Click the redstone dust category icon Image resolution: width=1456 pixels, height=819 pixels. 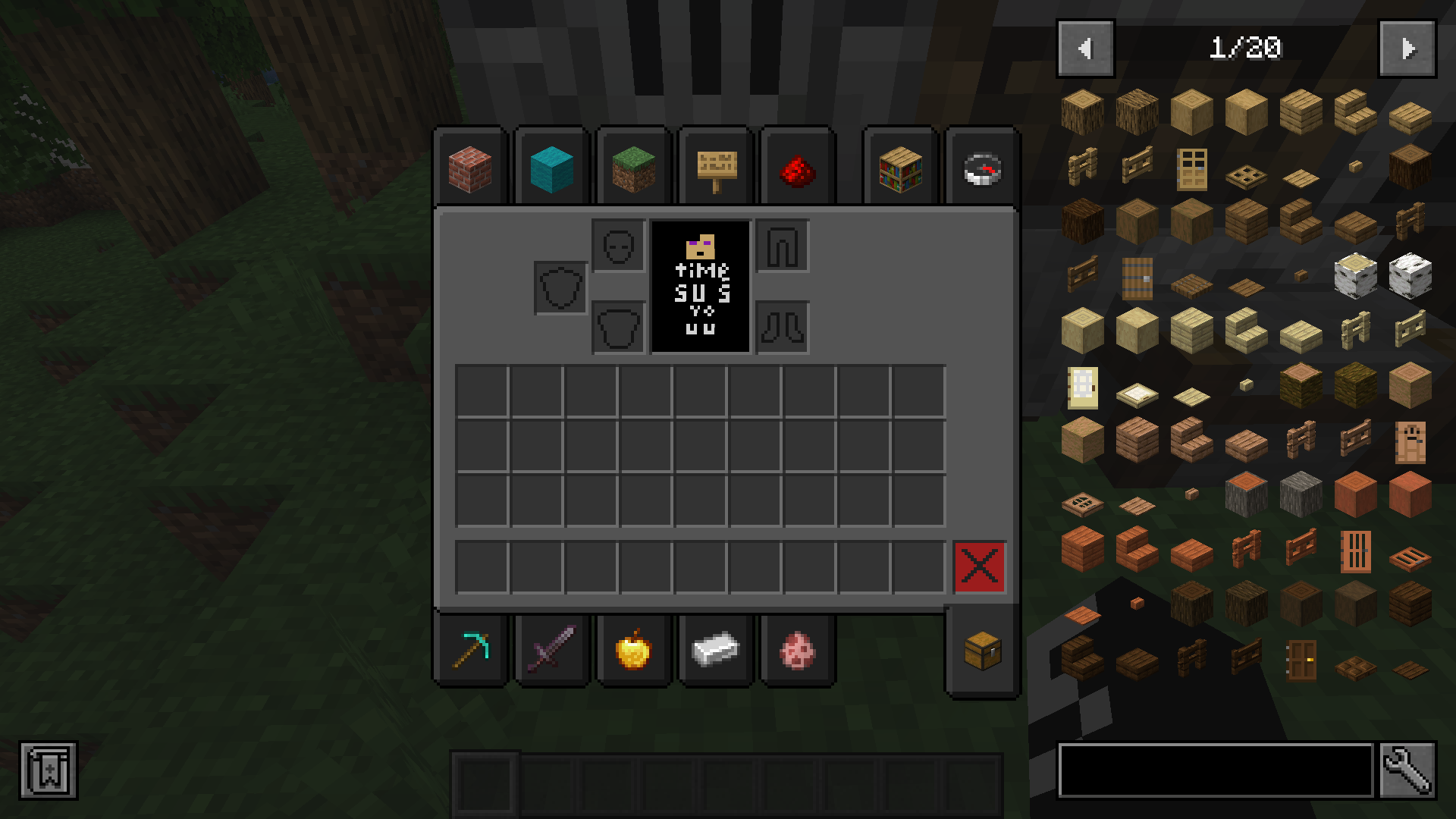tap(798, 168)
